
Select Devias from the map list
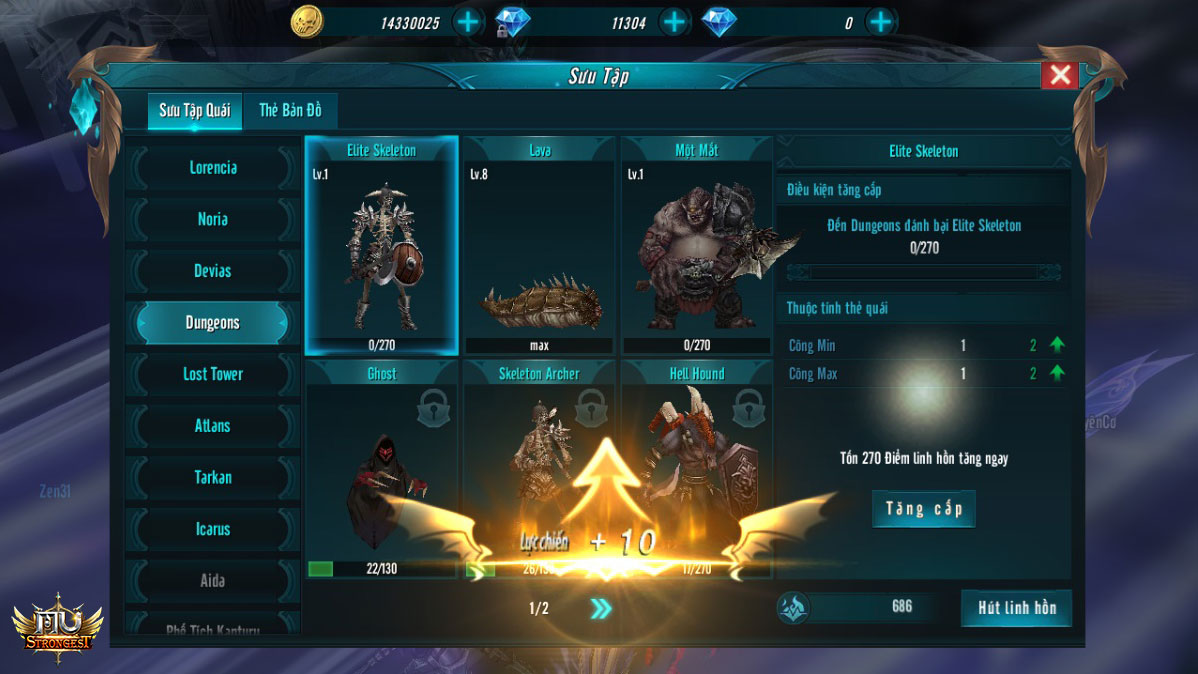tap(213, 271)
